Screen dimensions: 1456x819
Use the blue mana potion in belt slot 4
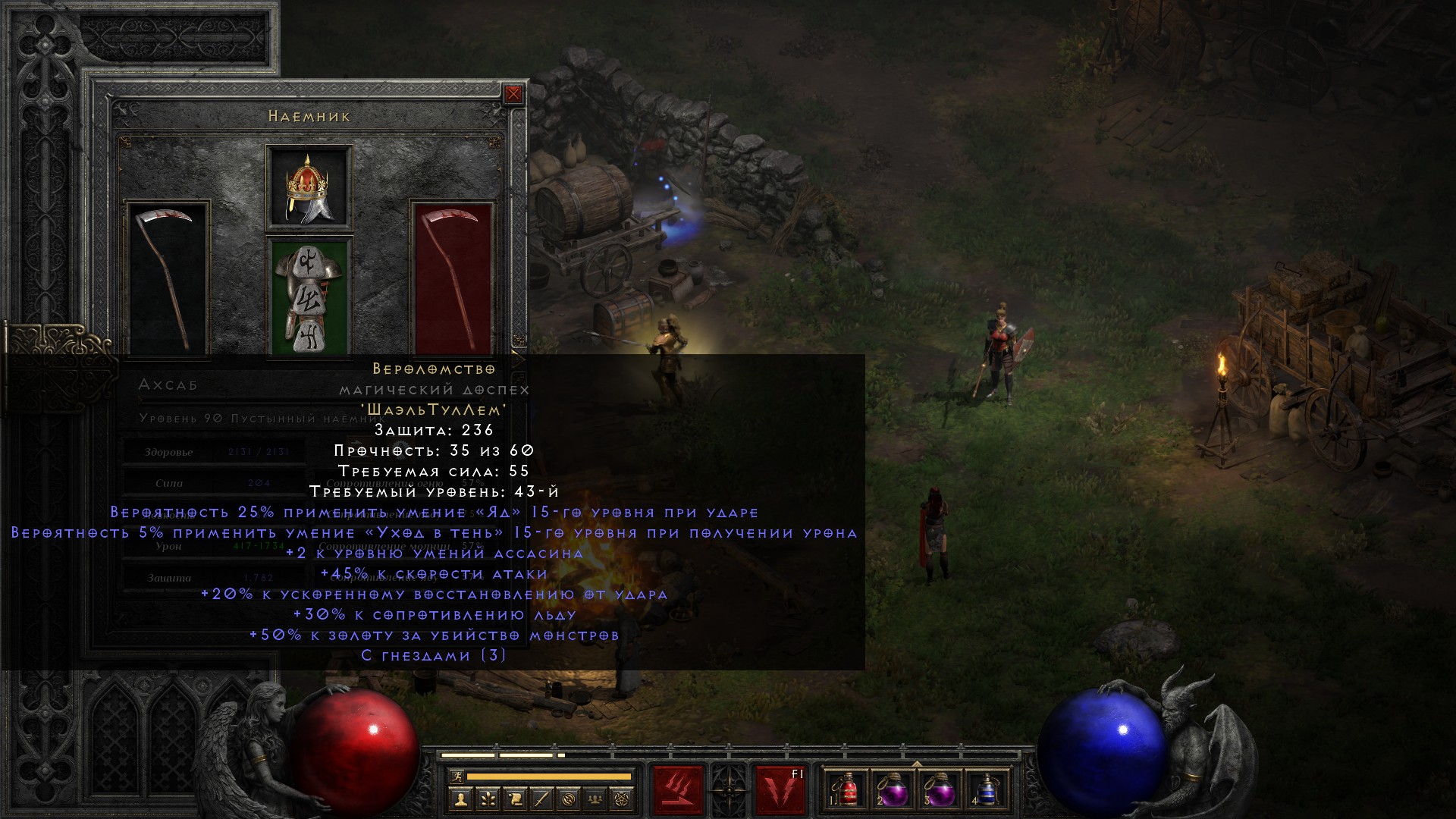[987, 790]
